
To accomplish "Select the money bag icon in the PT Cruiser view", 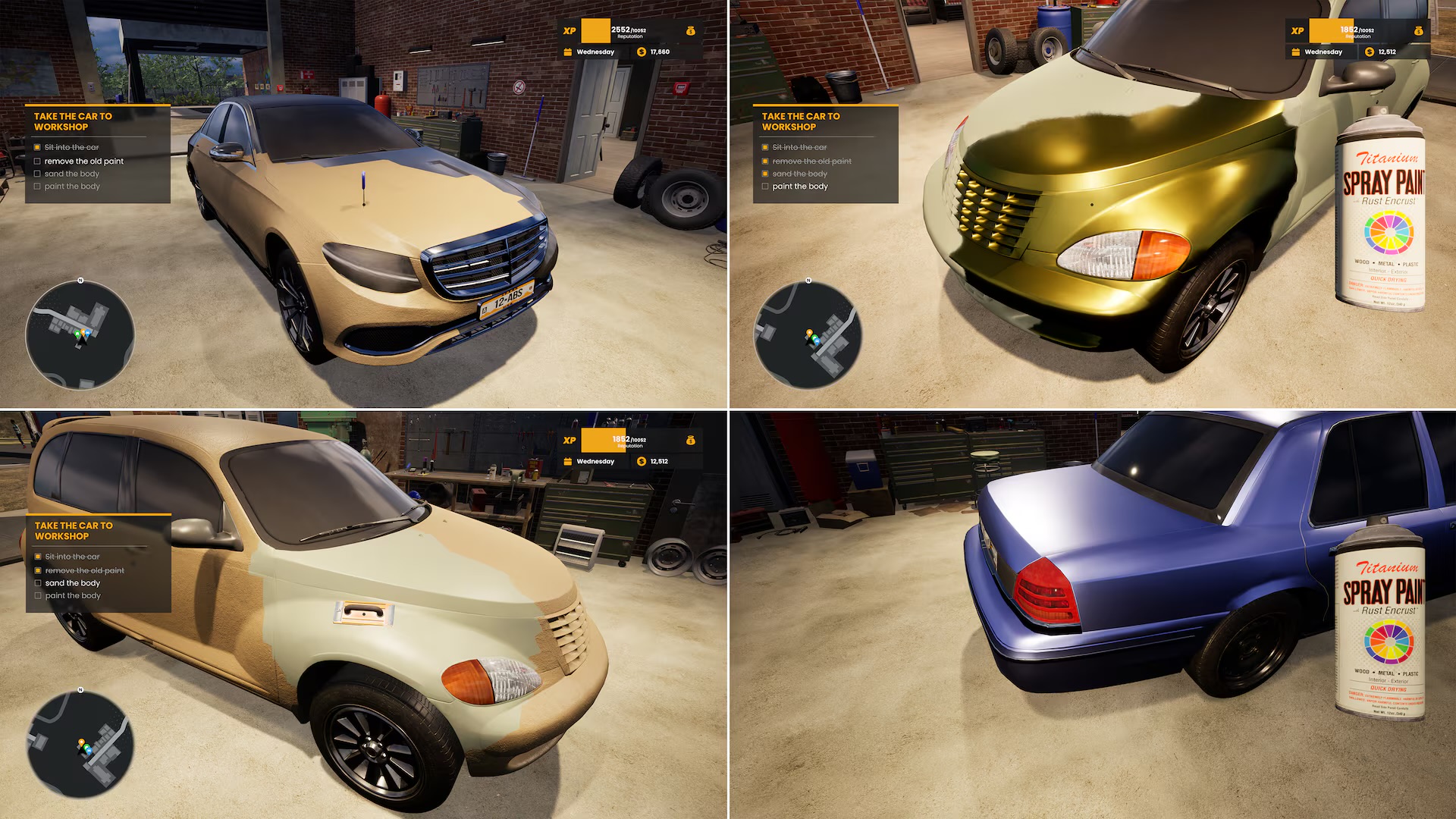I will pyautogui.click(x=1419, y=32).
